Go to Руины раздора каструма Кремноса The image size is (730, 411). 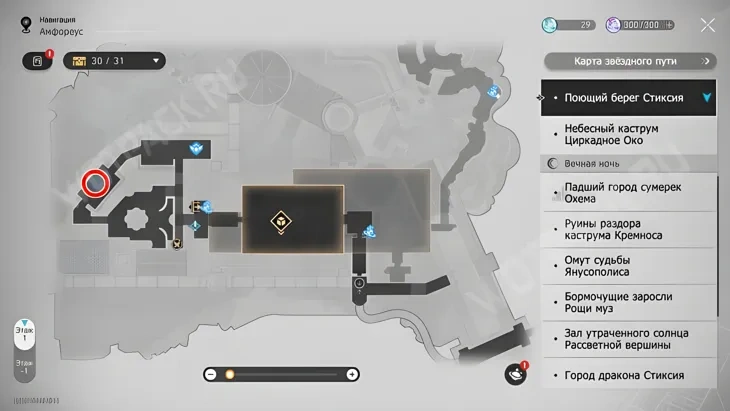(628, 229)
